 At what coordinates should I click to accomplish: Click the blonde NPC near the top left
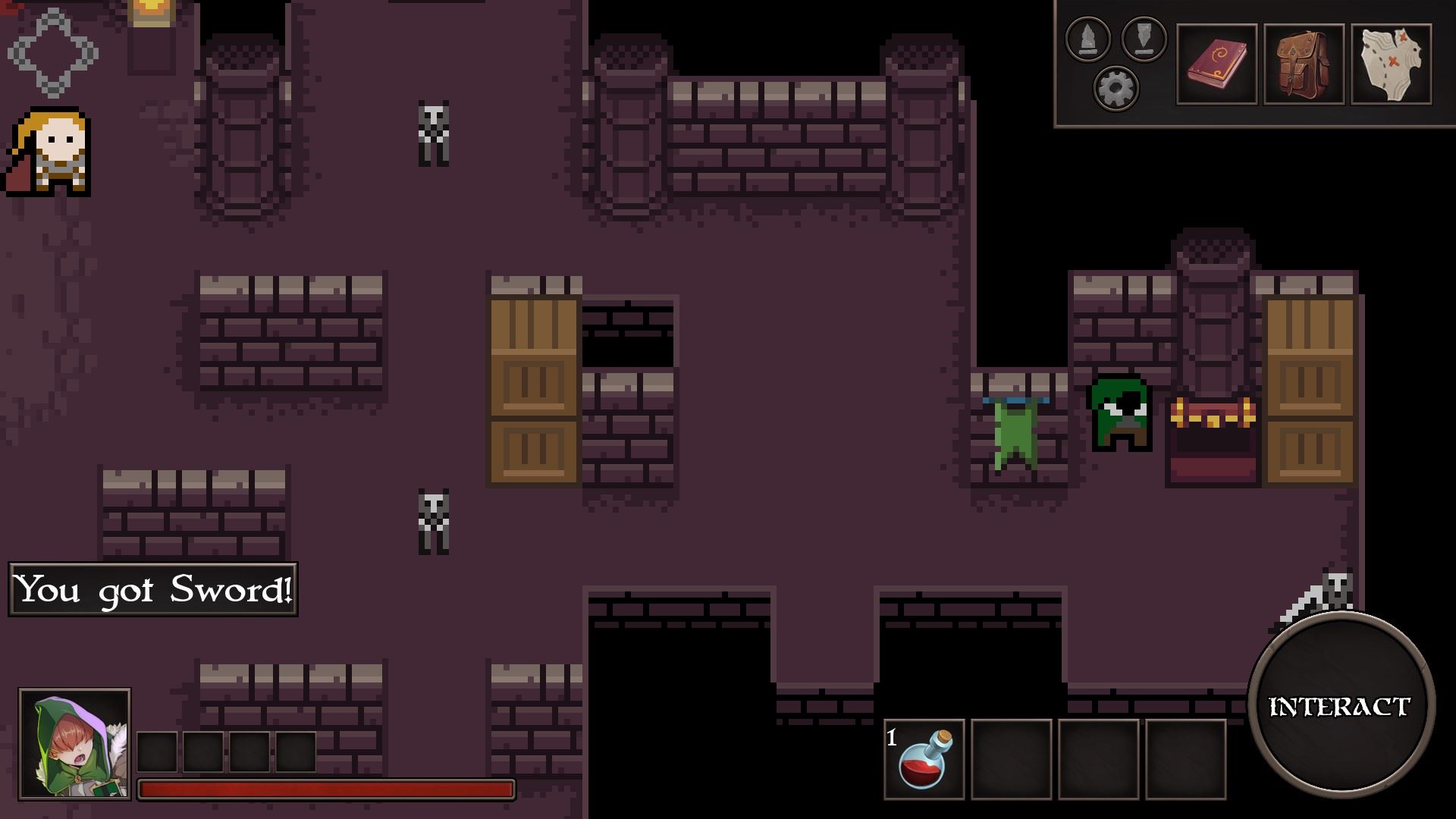pos(47,152)
